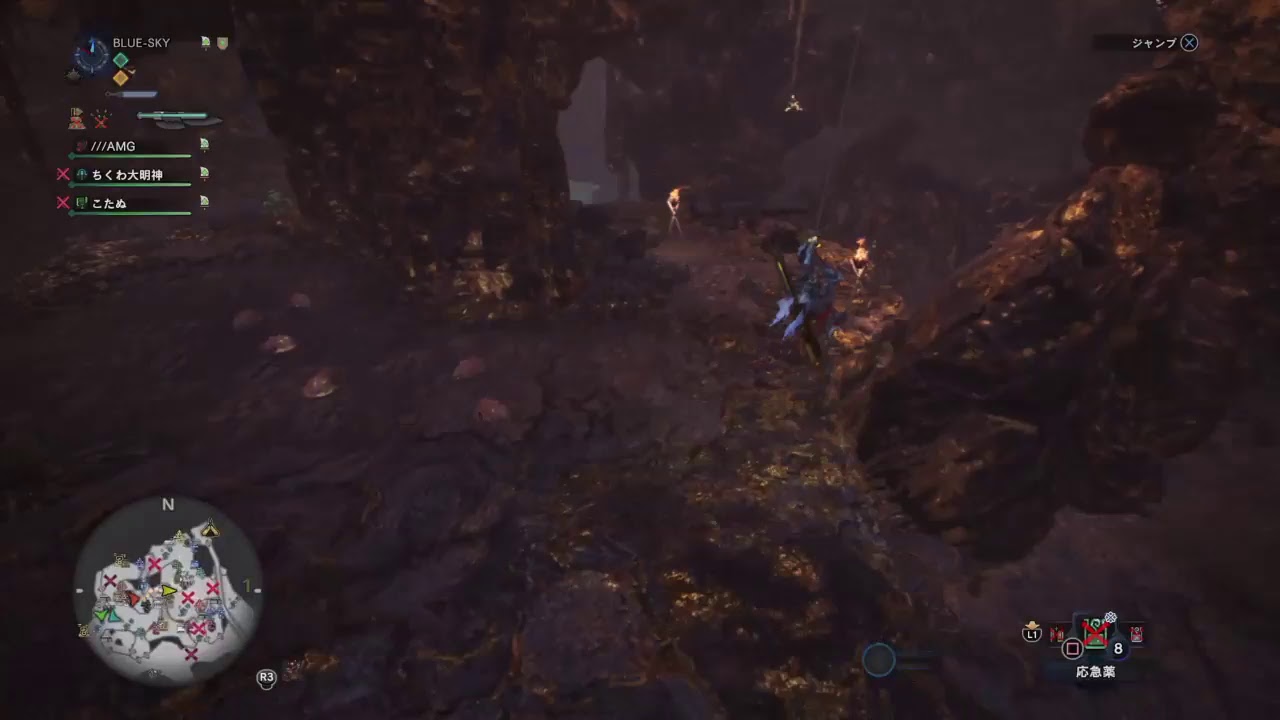
Task: Toggle the red X ready mark beside ちくわ大明神
Action: click(66, 174)
